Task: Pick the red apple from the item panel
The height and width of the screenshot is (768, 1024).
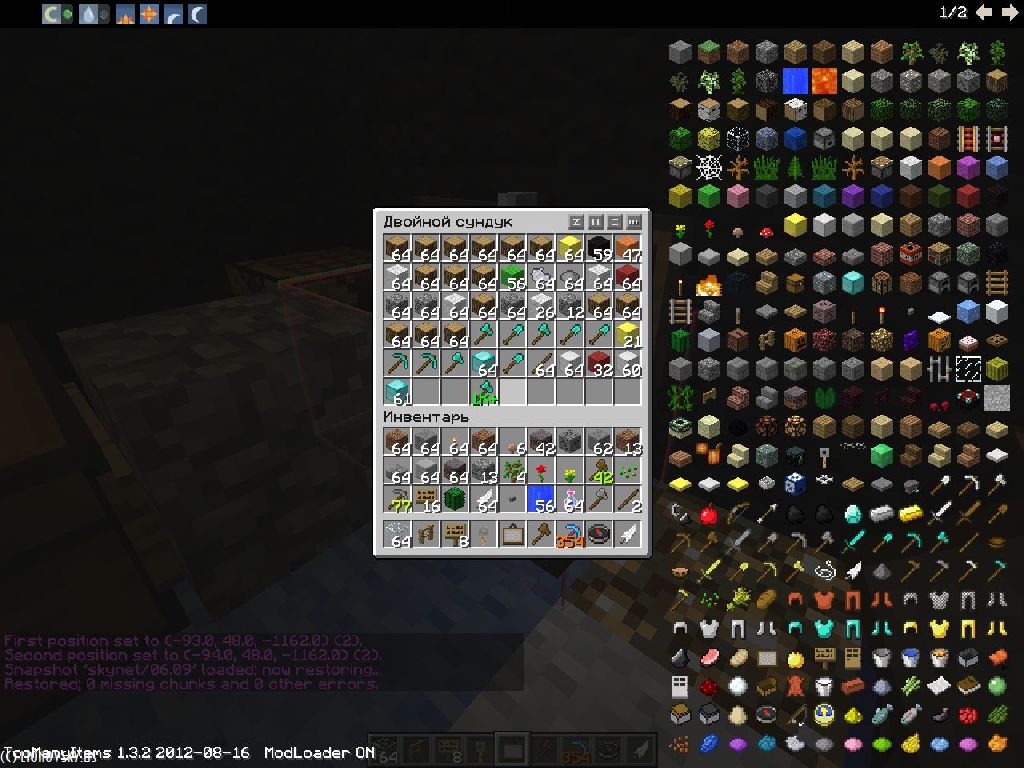Action: pyautogui.click(x=708, y=515)
